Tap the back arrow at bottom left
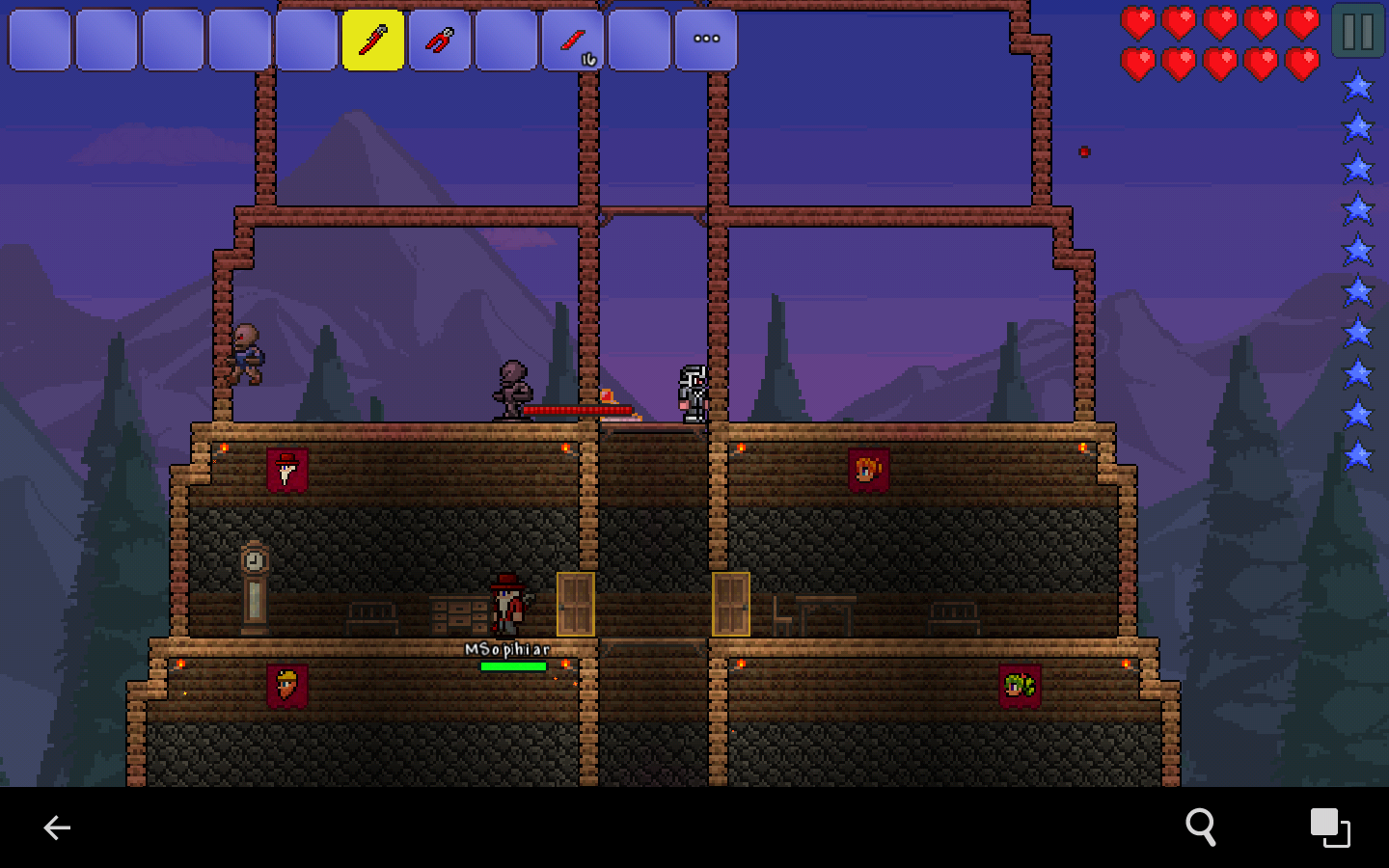 point(57,827)
